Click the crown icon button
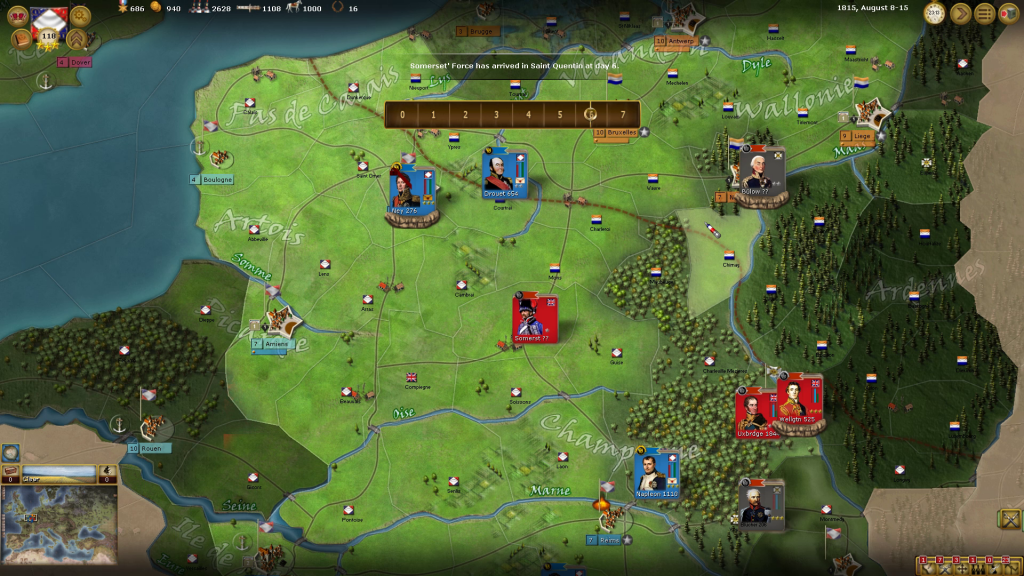 18,16
